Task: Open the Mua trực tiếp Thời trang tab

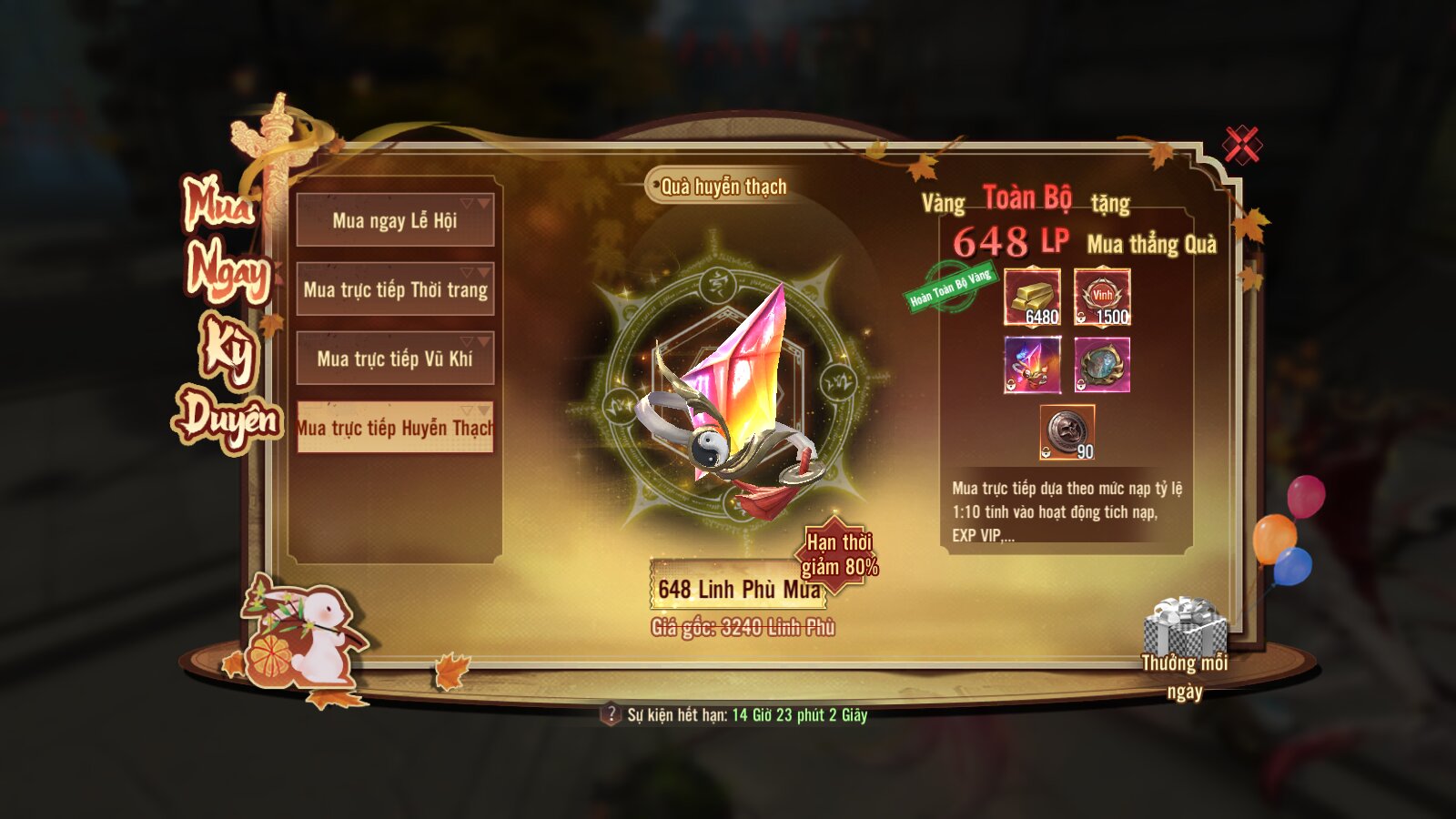Action: click(x=395, y=289)
